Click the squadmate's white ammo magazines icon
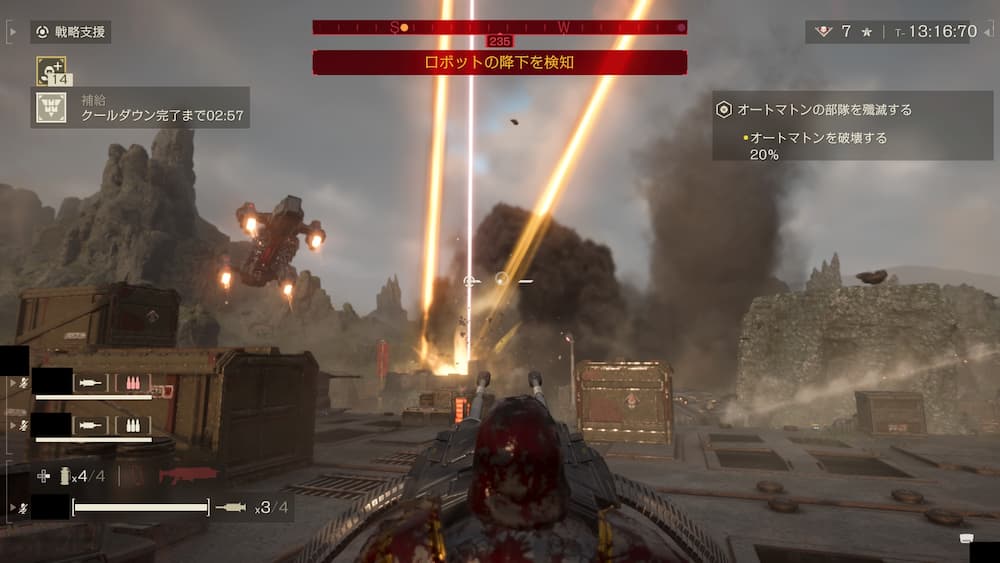The width and height of the screenshot is (1000, 563). 132,425
